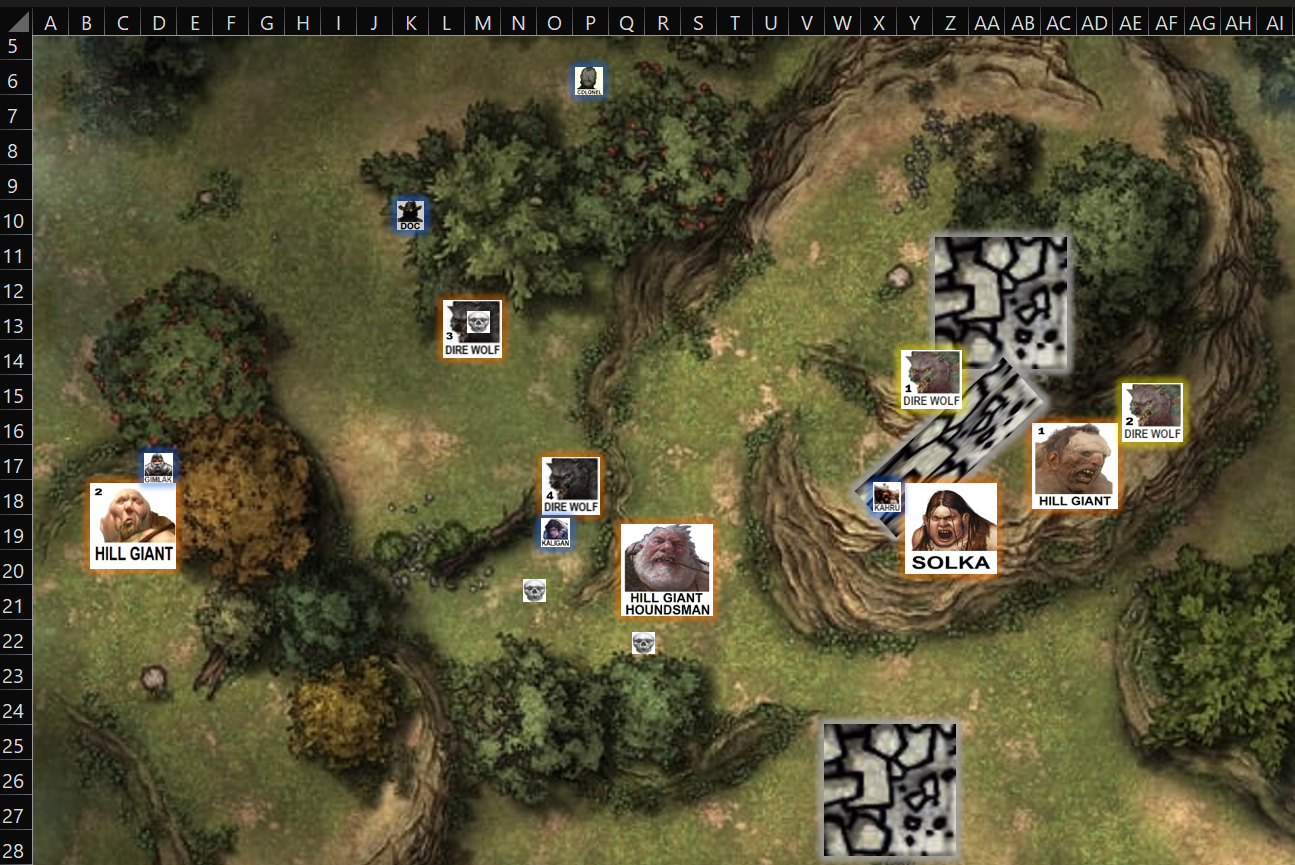Image resolution: width=1295 pixels, height=865 pixels.
Task: Select the Kaligan character token
Action: coord(555,533)
